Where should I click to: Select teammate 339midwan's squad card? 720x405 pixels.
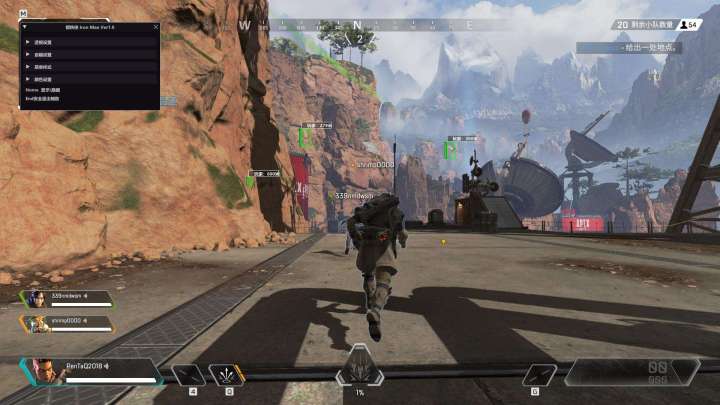pyautogui.click(x=65, y=299)
